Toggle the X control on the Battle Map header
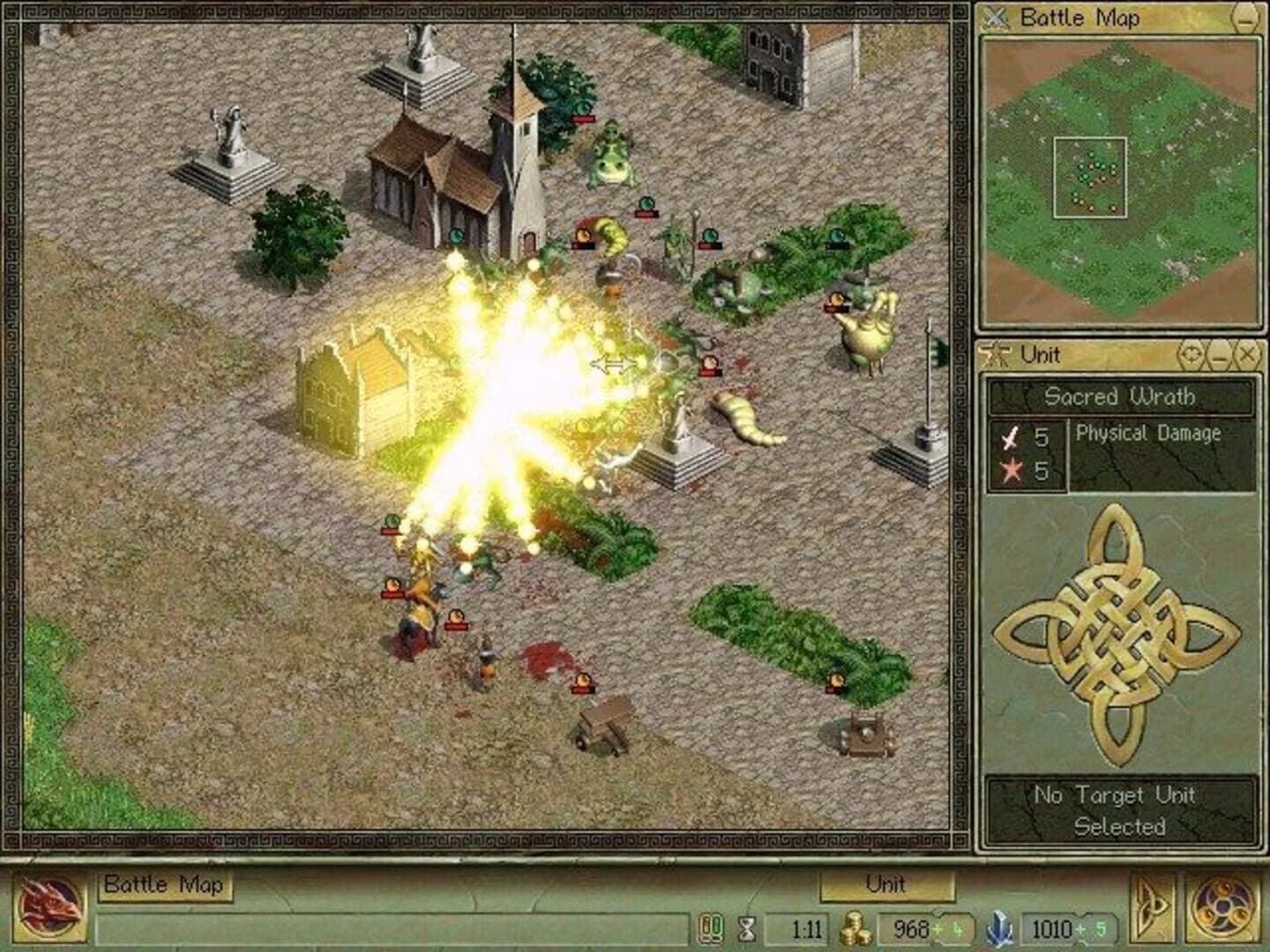 tap(997, 19)
